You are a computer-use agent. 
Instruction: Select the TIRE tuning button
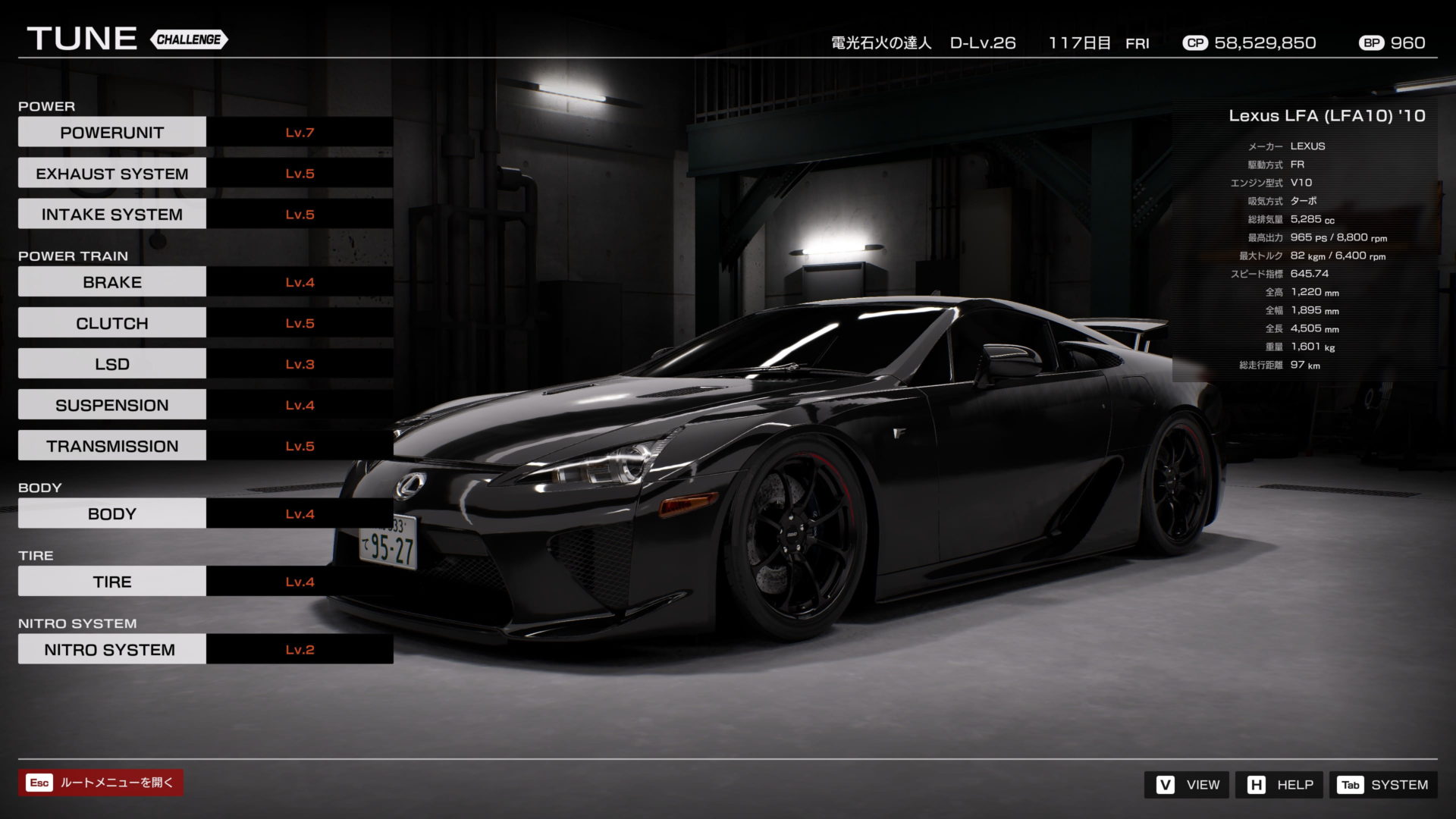pyautogui.click(x=112, y=582)
